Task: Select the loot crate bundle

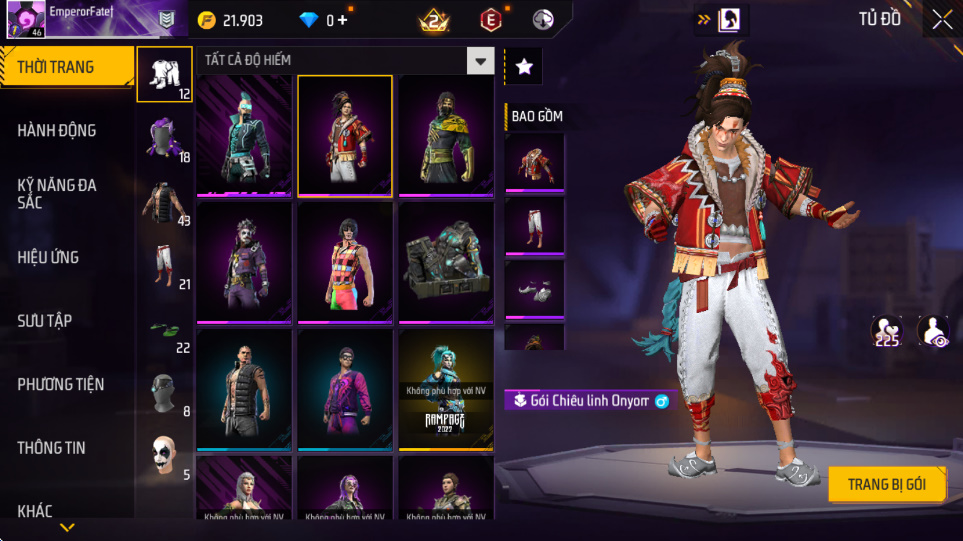Action: (446, 263)
